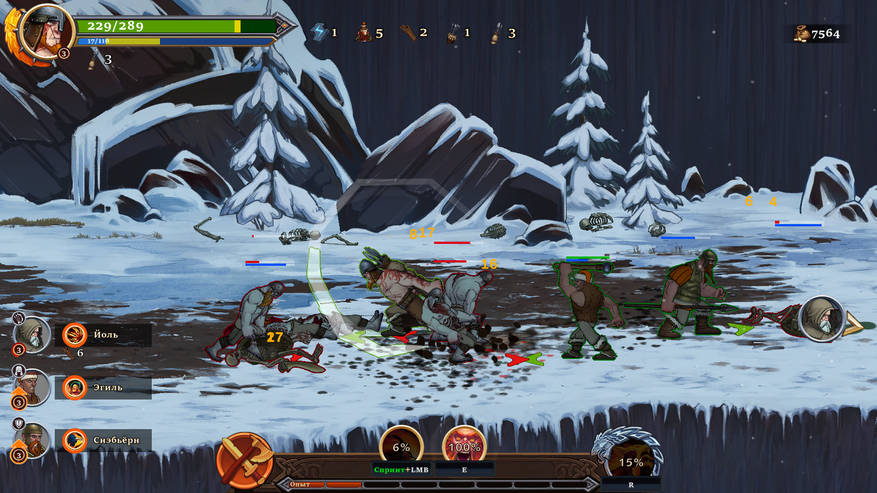The width and height of the screenshot is (877, 493).
Task: Click the offscreen ally pointer portrait
Action: (820, 318)
